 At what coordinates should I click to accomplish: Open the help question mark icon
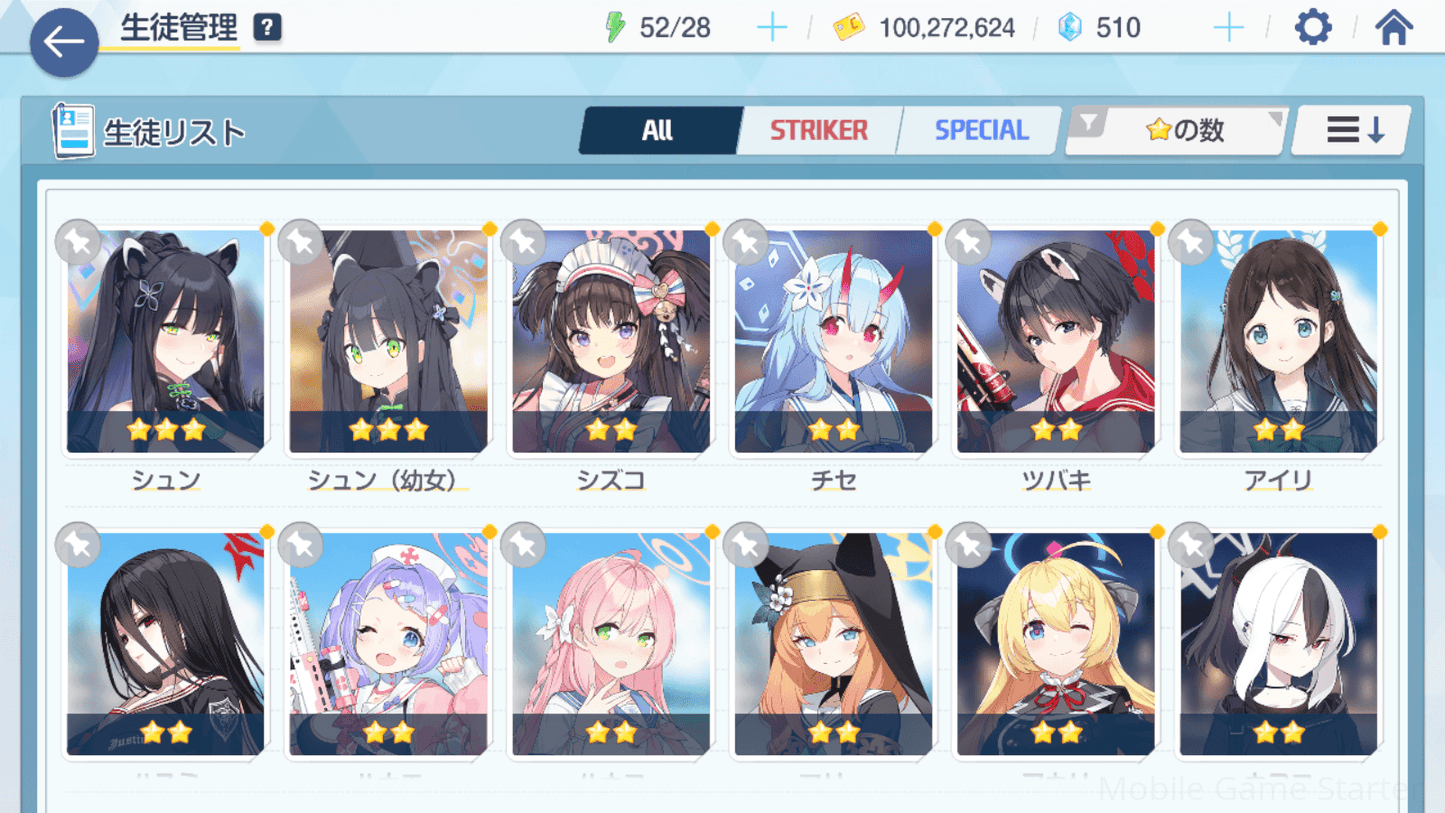(267, 28)
